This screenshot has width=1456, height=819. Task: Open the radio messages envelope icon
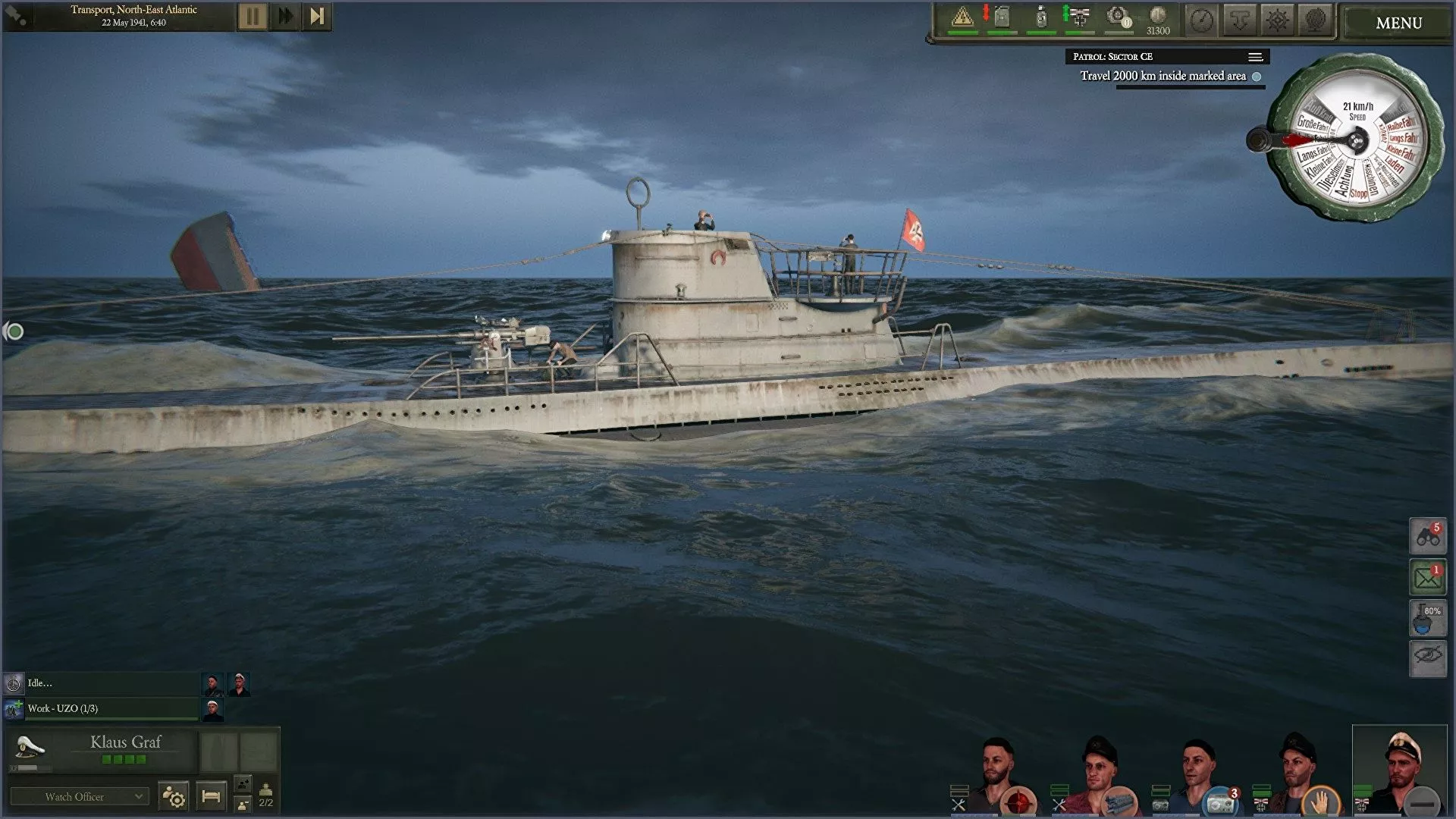pos(1428,579)
